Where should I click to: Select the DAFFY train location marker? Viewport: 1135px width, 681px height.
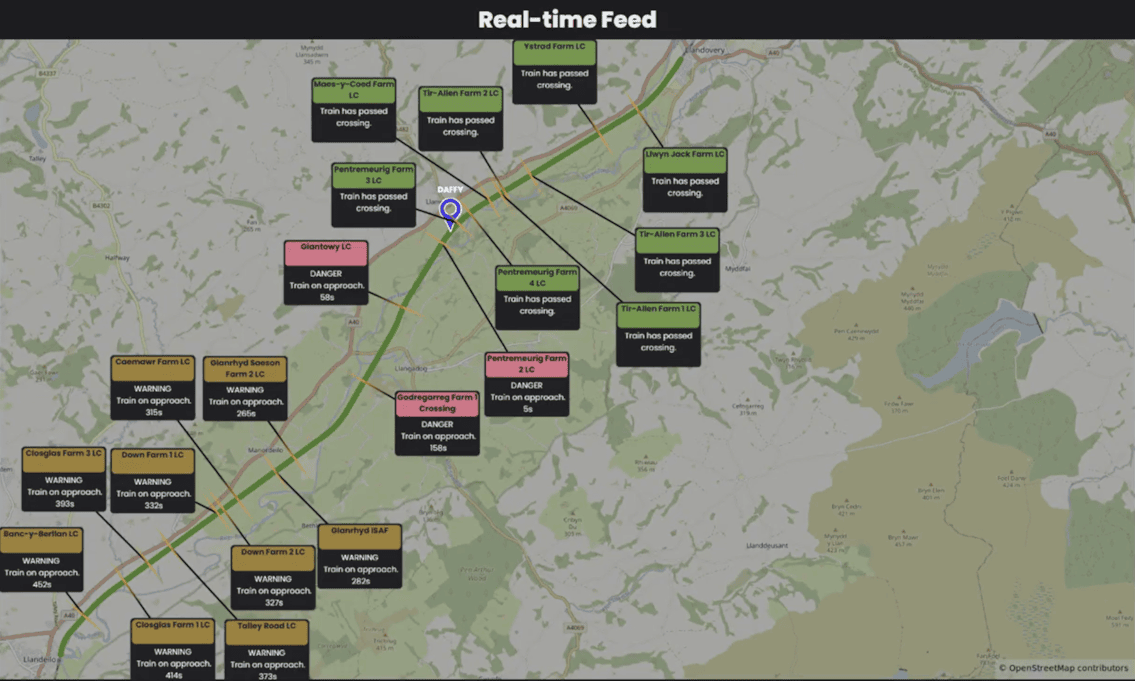tap(450, 211)
